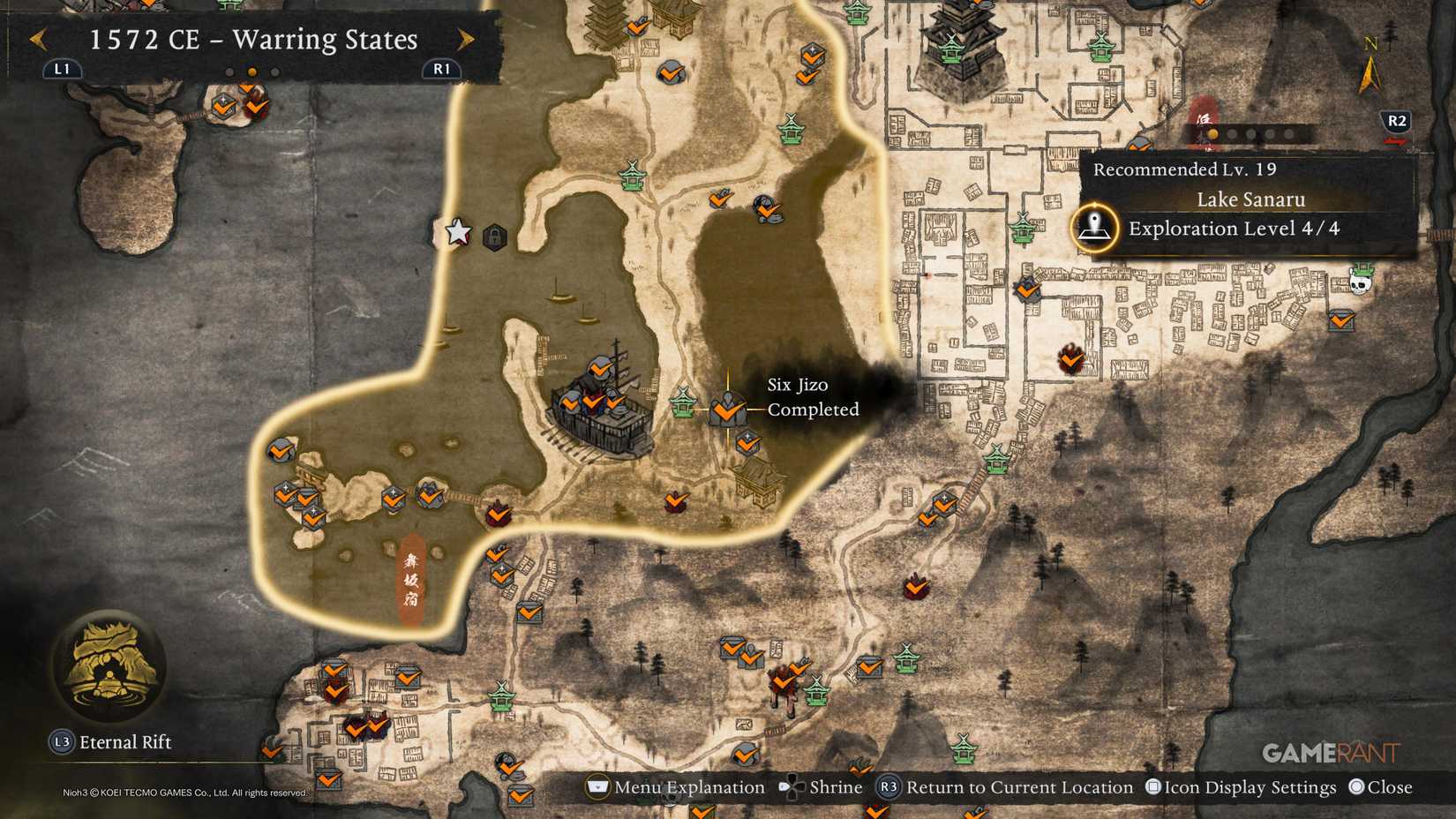This screenshot has height=819, width=1456.
Task: Toggle Icon Display Settings in the bottom bar
Action: [x=1155, y=786]
